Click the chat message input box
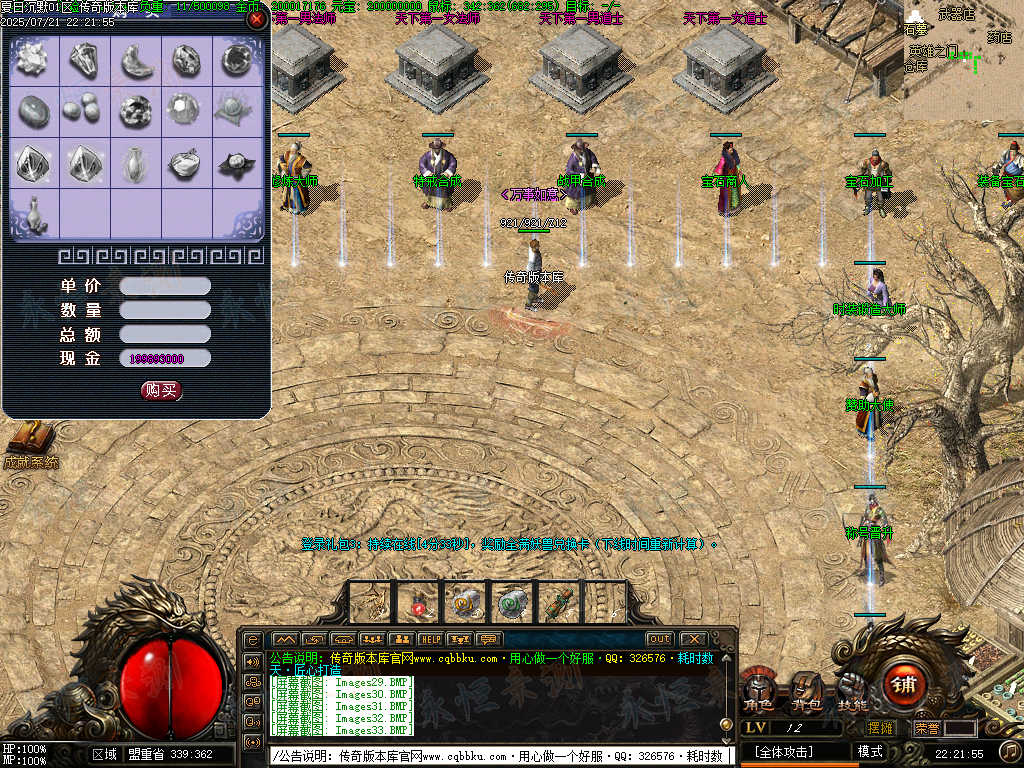The image size is (1024, 768). 500,756
